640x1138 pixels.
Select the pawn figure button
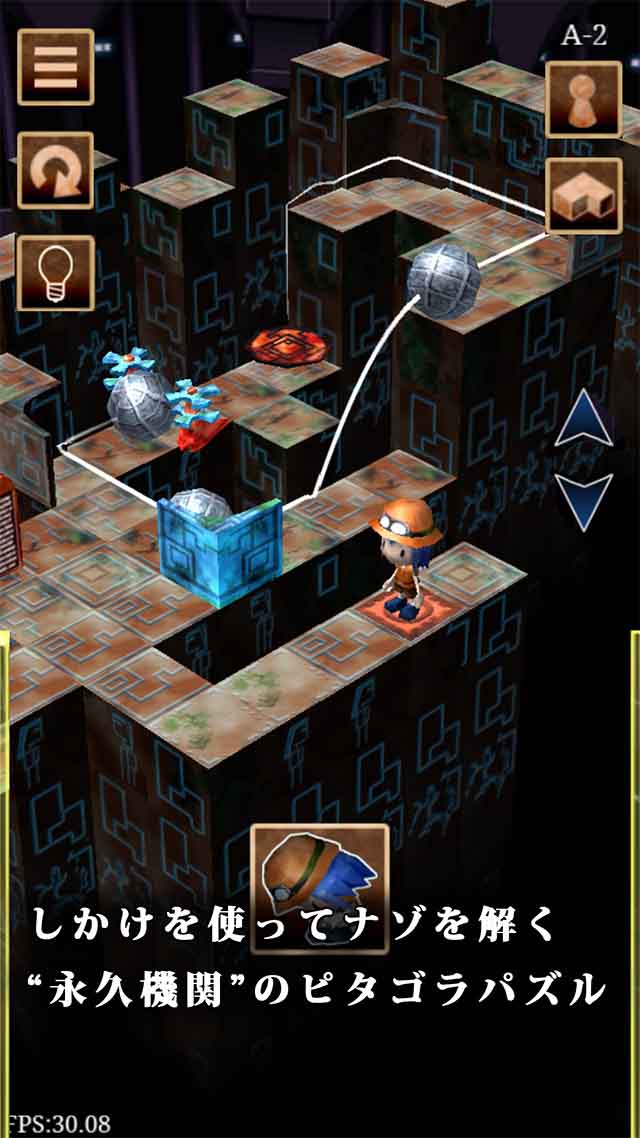pyautogui.click(x=583, y=99)
